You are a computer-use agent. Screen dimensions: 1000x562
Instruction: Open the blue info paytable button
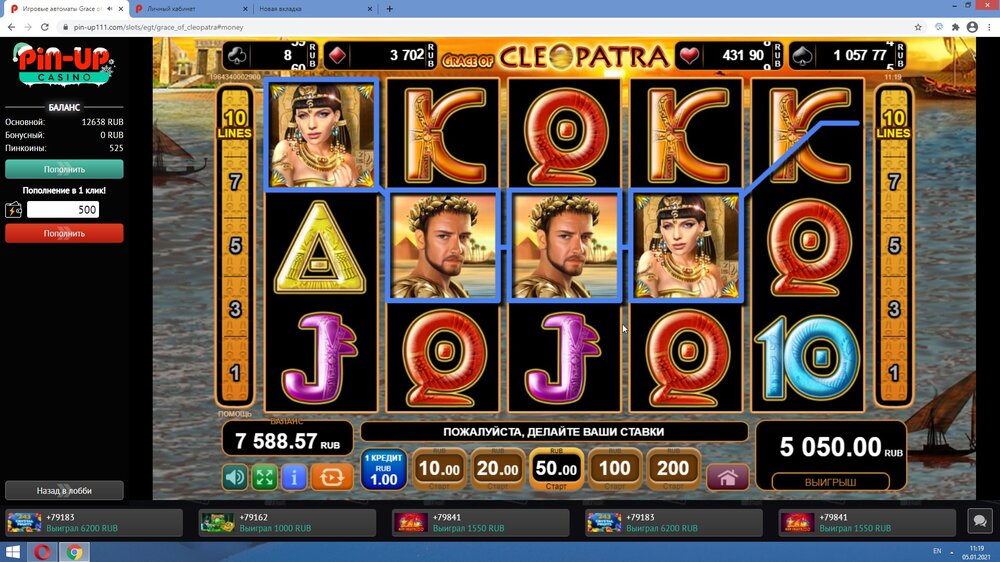tap(294, 477)
